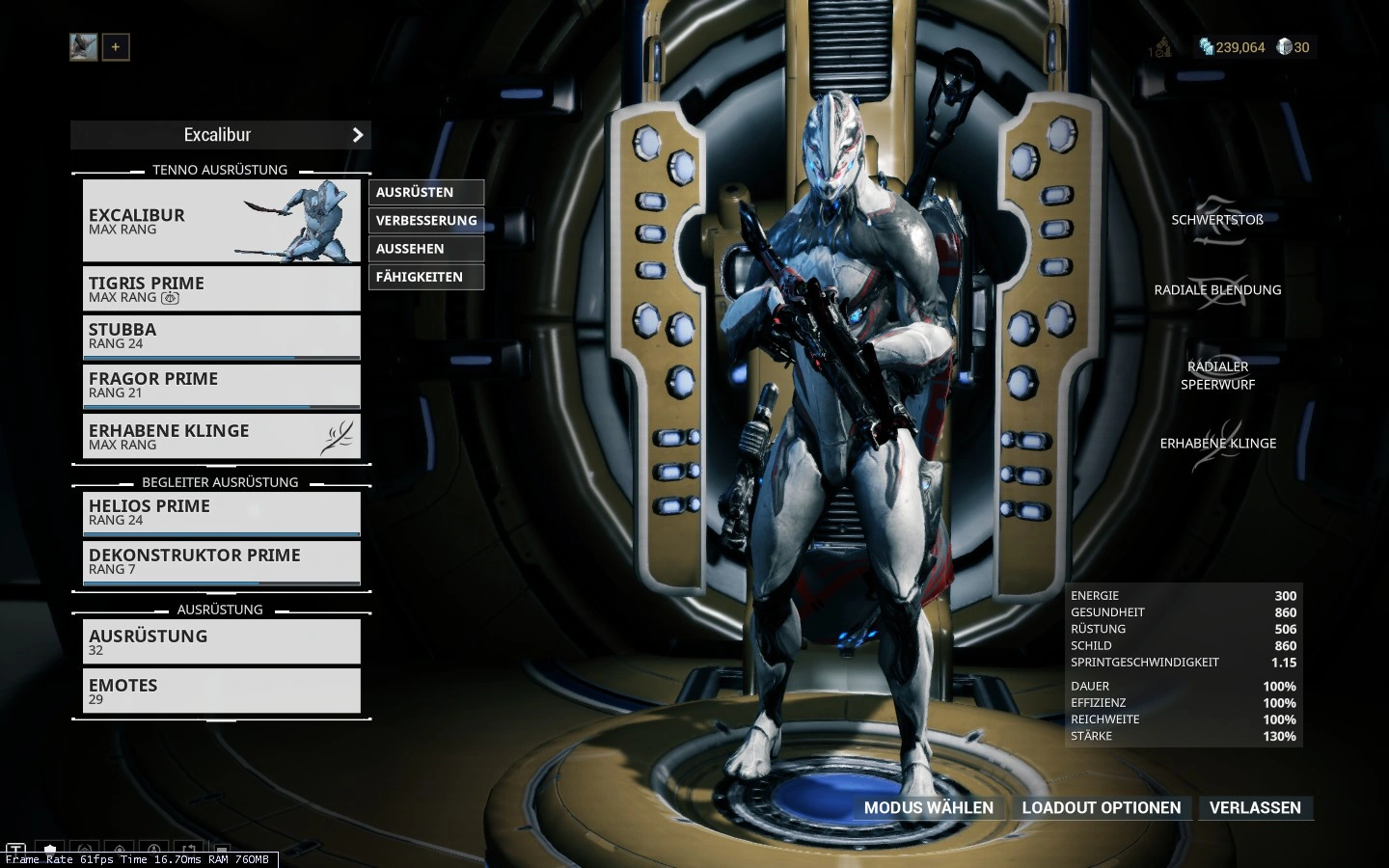Image resolution: width=1389 pixels, height=868 pixels.
Task: Select the Helios Prime companion slot
Action: 221,512
